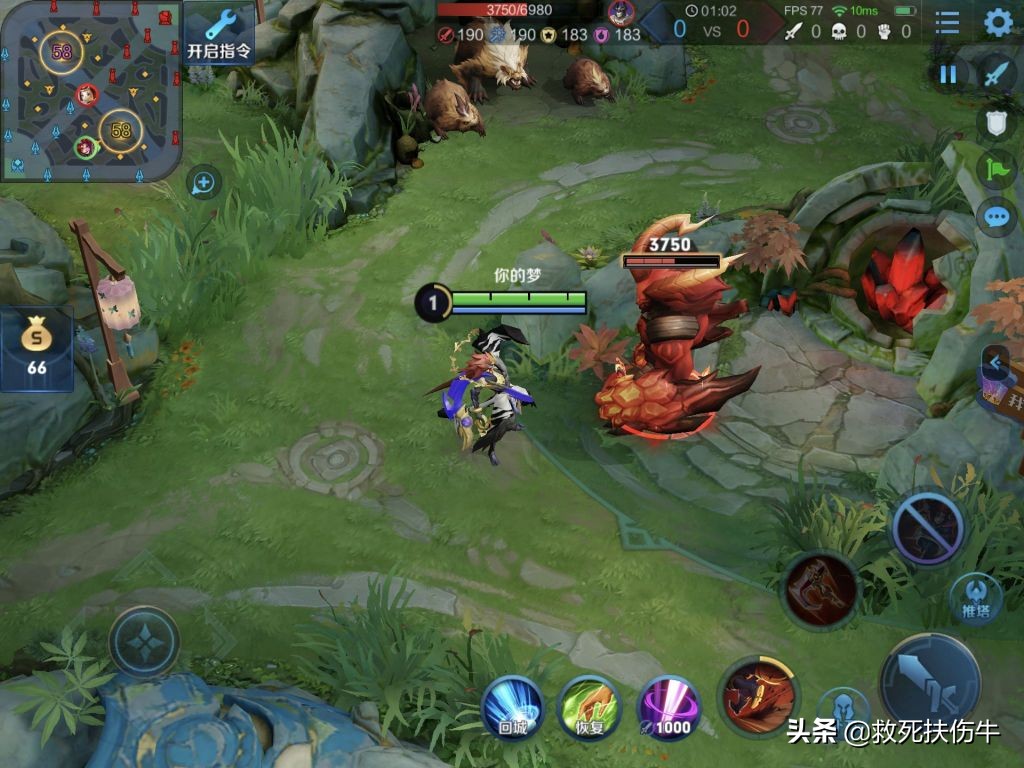Click the virtual joystick pad

[x=144, y=641]
